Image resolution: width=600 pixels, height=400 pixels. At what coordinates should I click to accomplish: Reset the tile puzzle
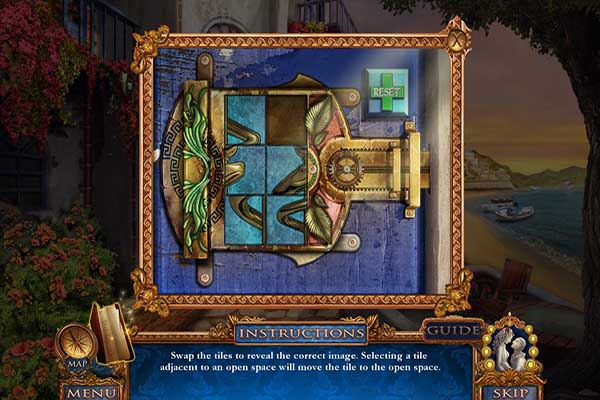point(387,91)
